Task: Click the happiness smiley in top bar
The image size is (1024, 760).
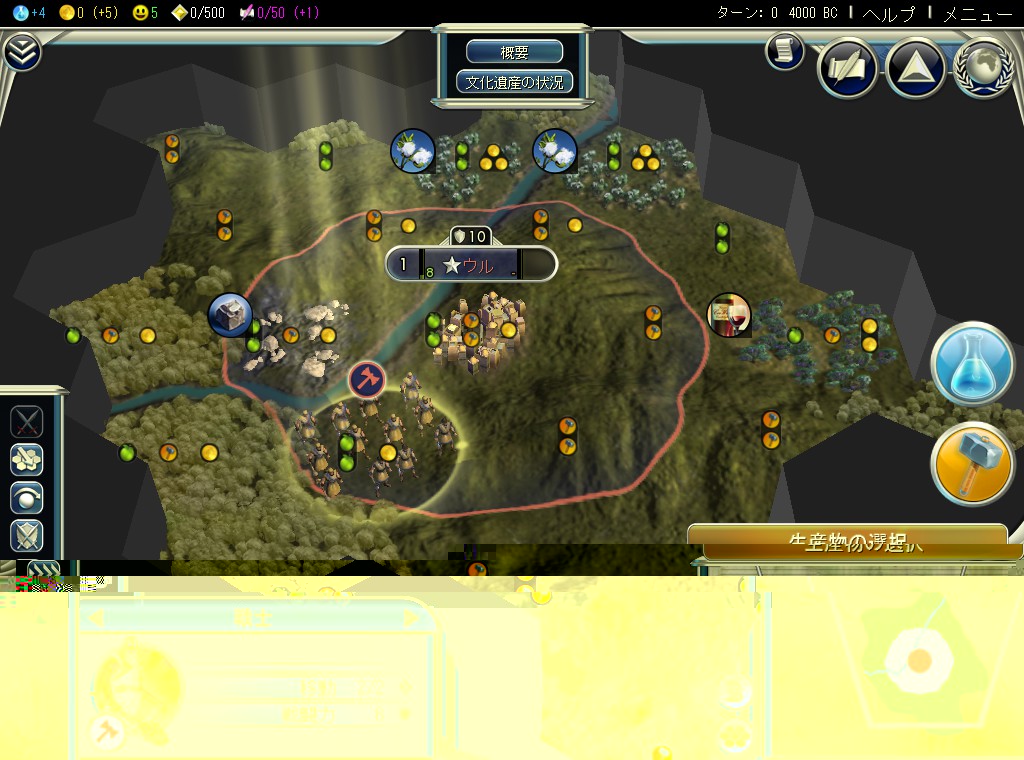Action: coord(145,13)
